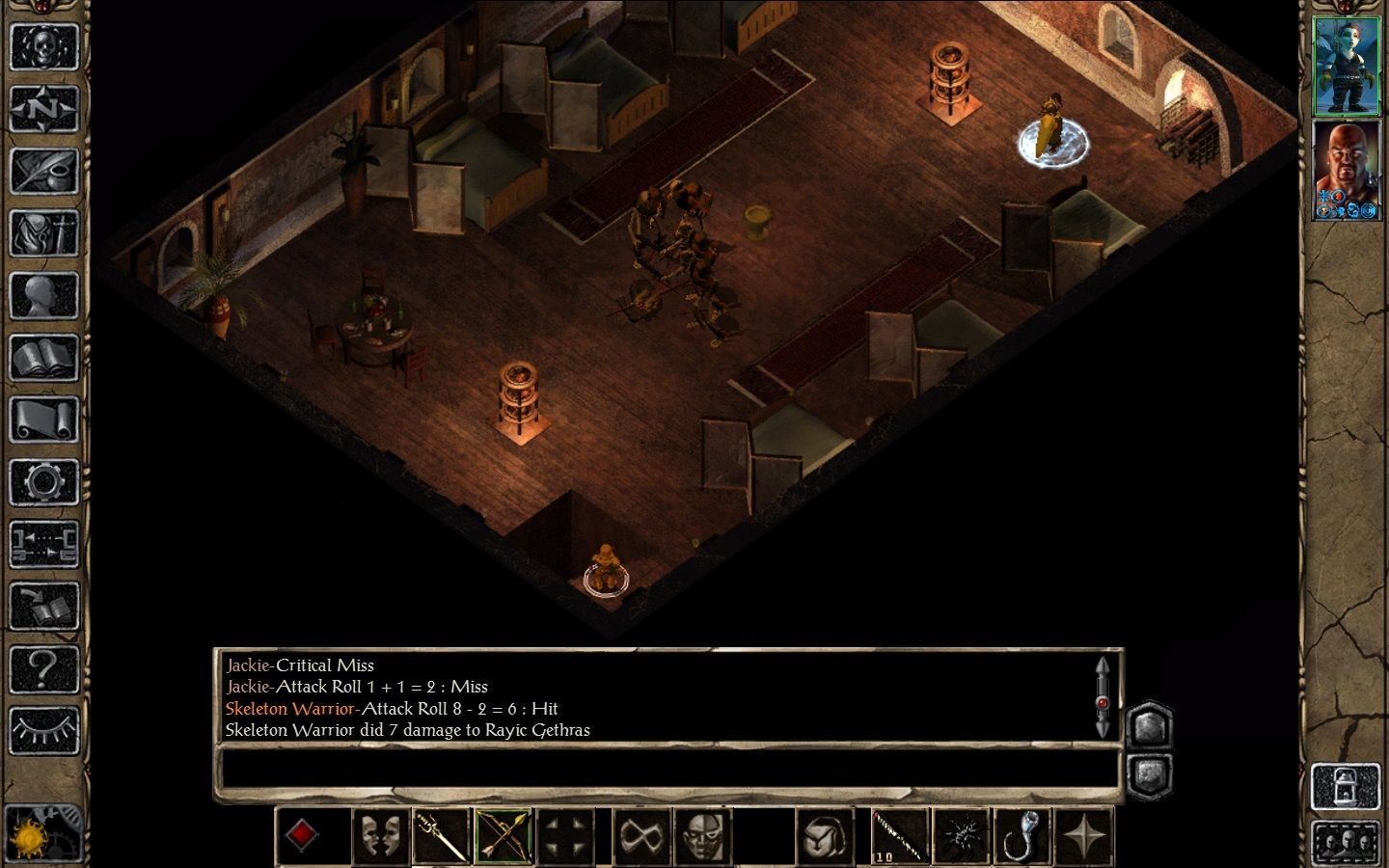Open the mage spellbook
This screenshot has width=1389, height=868.
(43, 359)
